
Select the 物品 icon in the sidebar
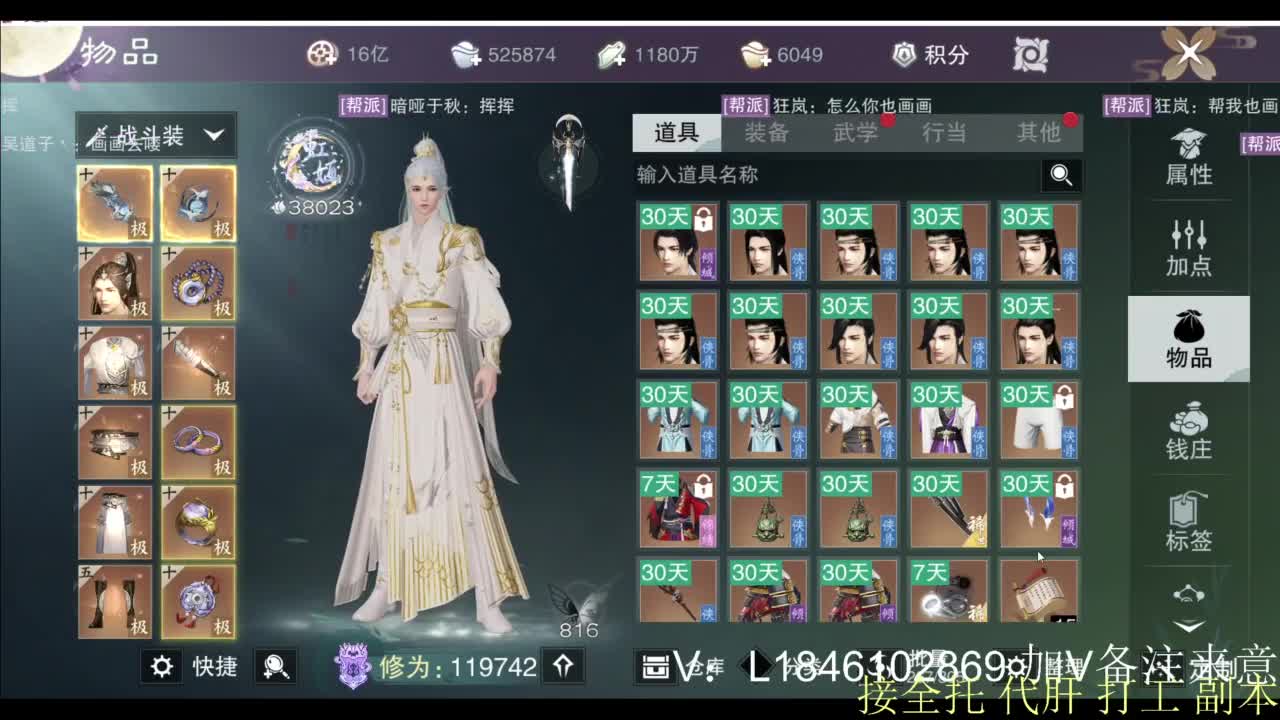(1186, 340)
